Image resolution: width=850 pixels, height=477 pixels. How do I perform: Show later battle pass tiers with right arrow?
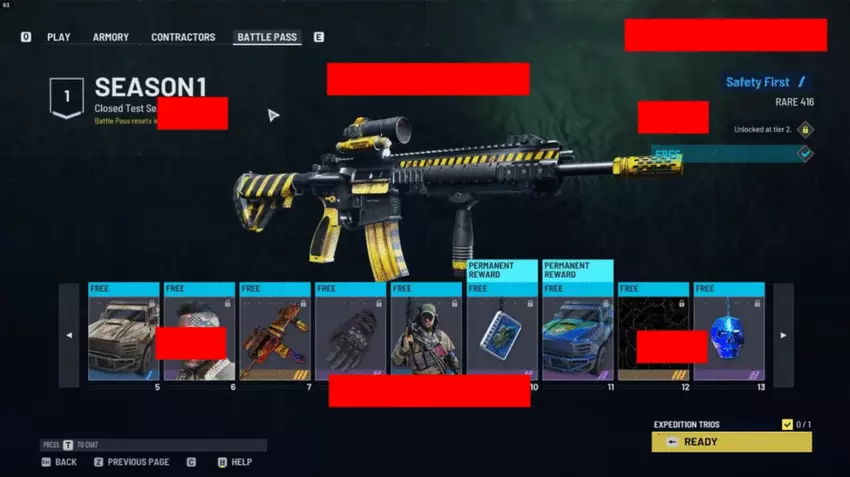783,335
